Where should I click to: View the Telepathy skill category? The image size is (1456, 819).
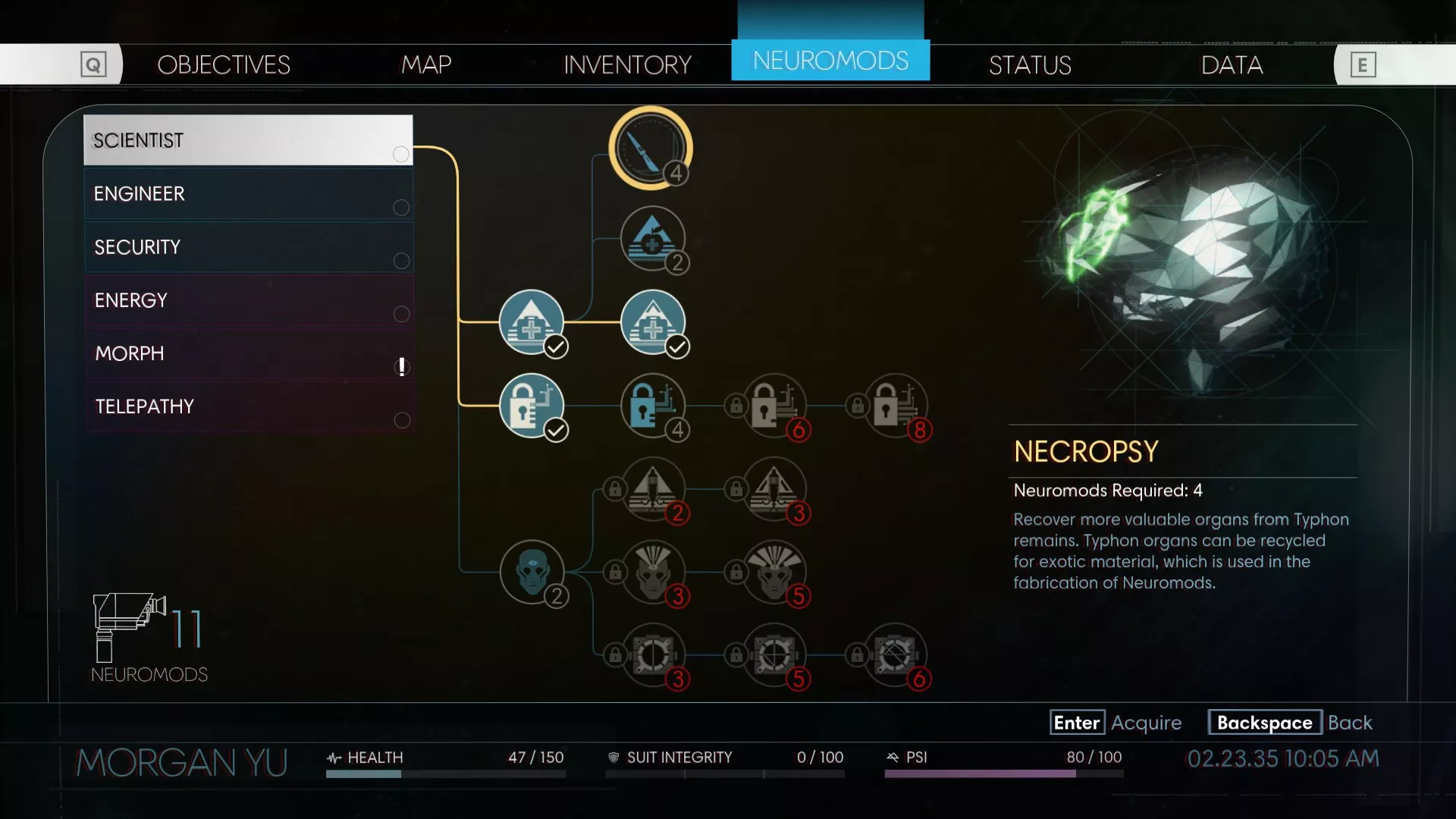248,406
